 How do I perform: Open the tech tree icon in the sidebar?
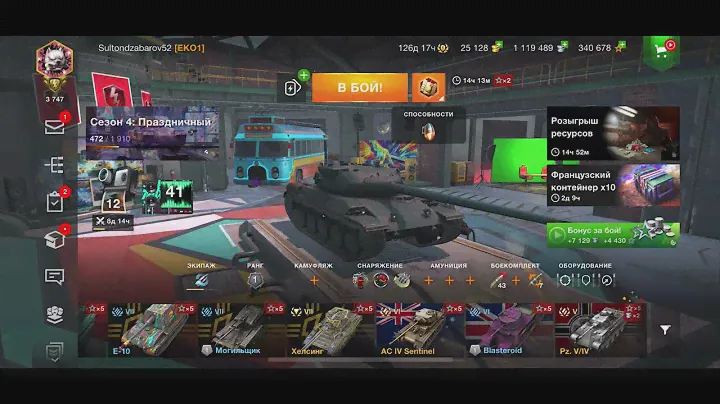54,165
